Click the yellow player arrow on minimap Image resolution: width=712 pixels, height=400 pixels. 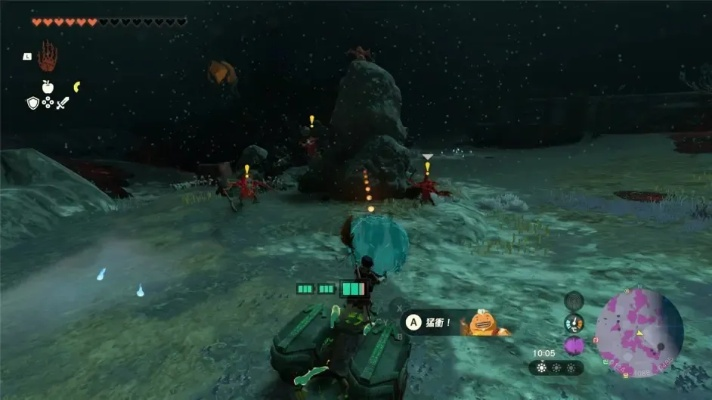pyautogui.click(x=639, y=332)
